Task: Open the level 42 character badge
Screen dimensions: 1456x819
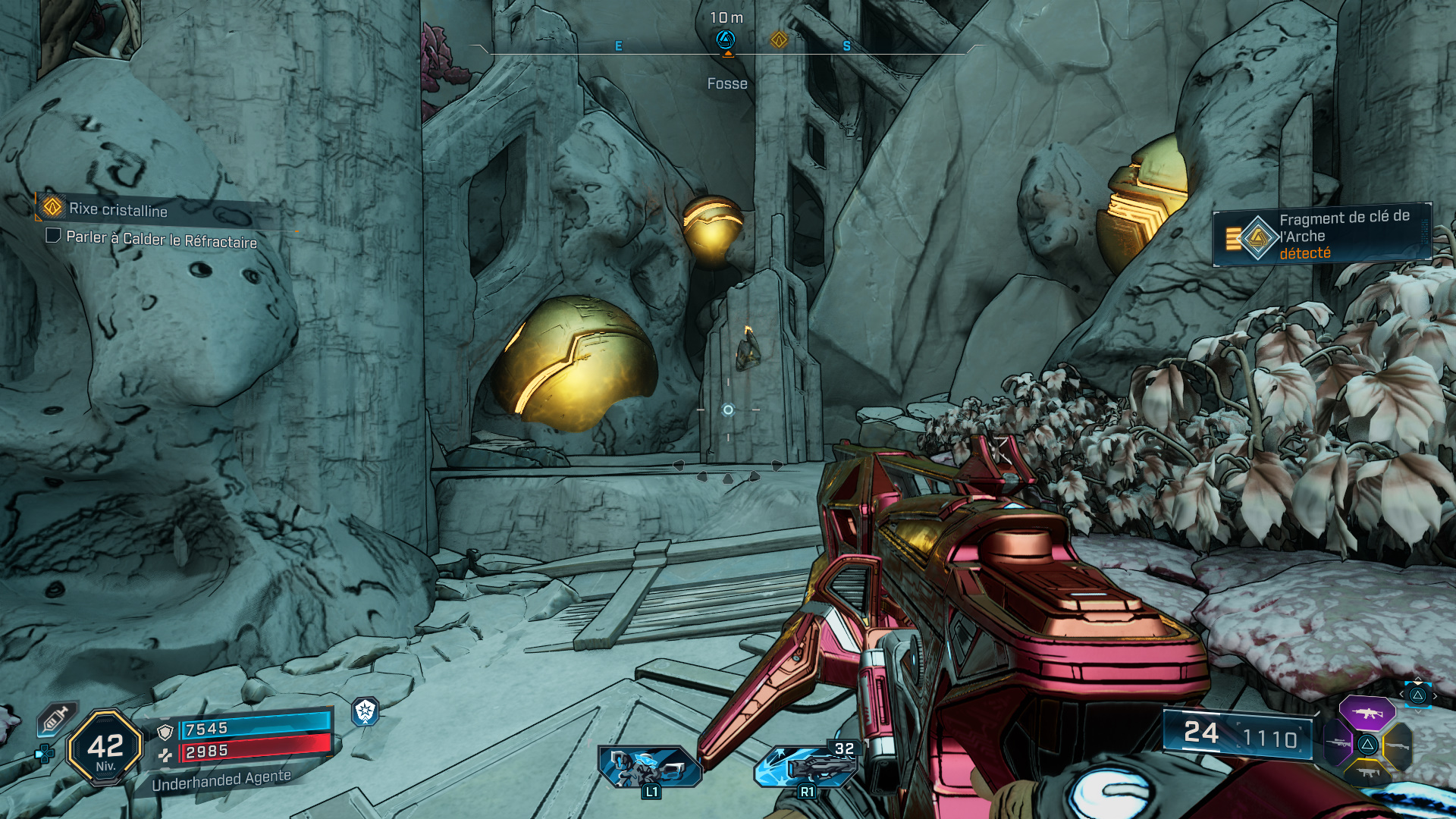Action: pos(105,748)
